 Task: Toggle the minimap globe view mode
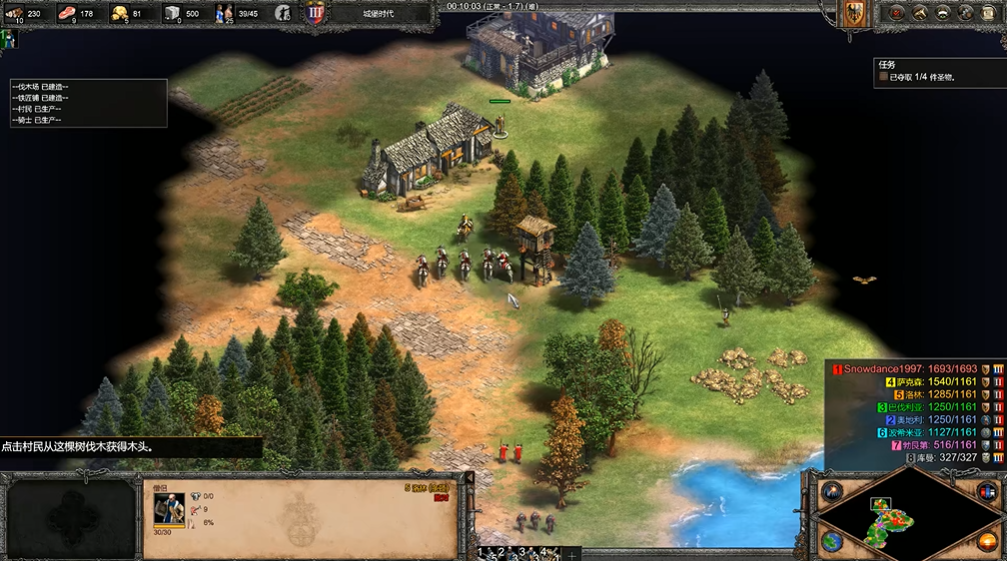[x=831, y=541]
